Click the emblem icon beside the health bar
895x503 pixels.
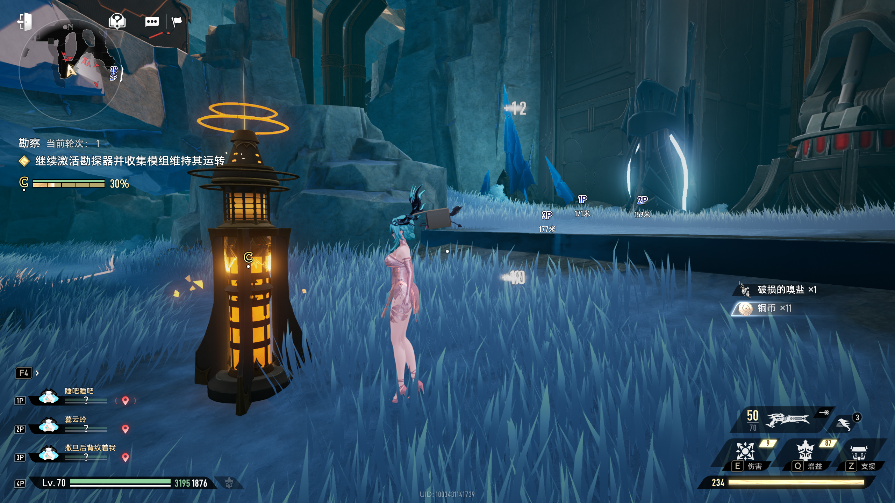[x=231, y=483]
